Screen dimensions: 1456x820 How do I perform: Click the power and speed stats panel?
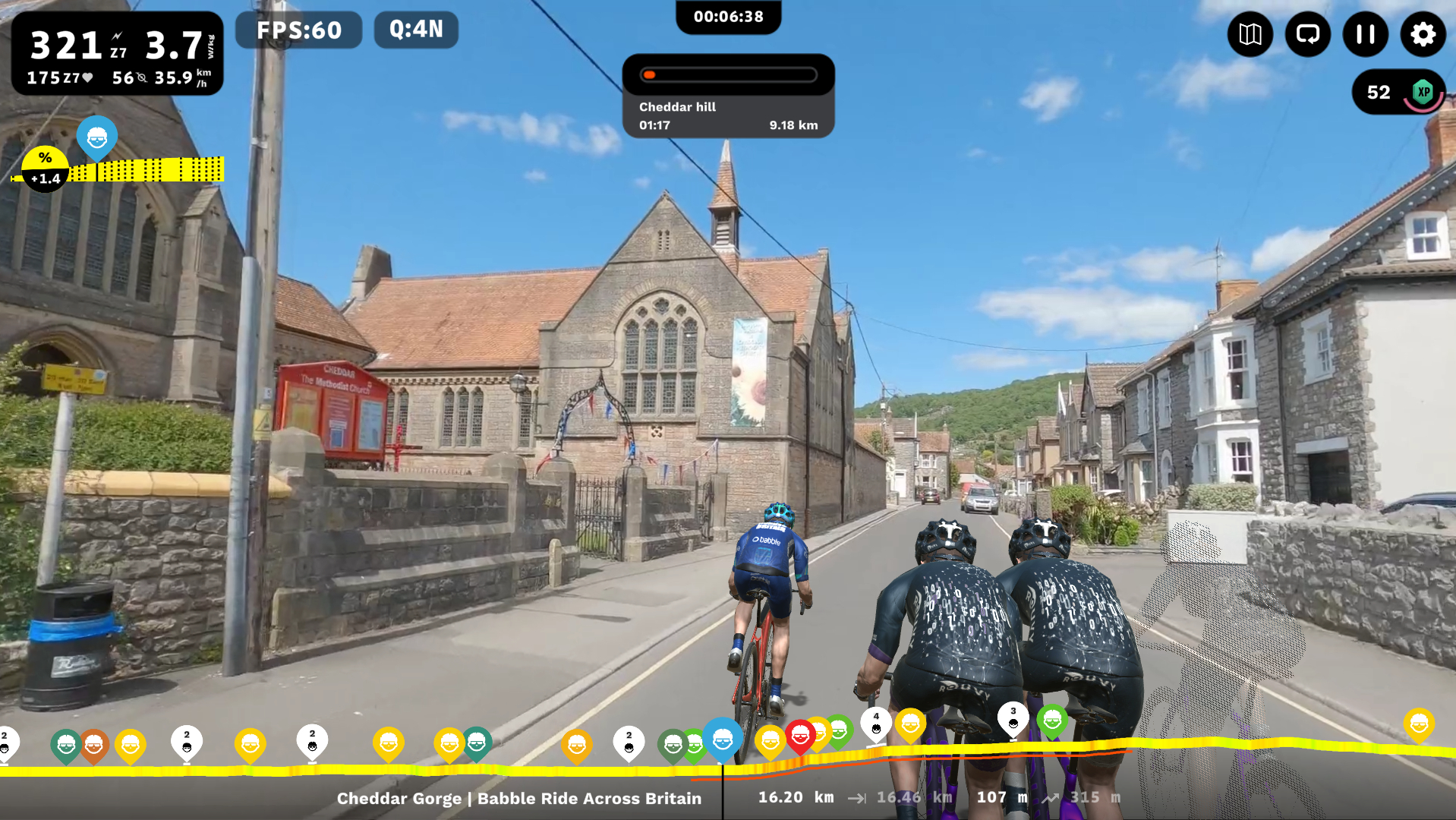click(118, 53)
